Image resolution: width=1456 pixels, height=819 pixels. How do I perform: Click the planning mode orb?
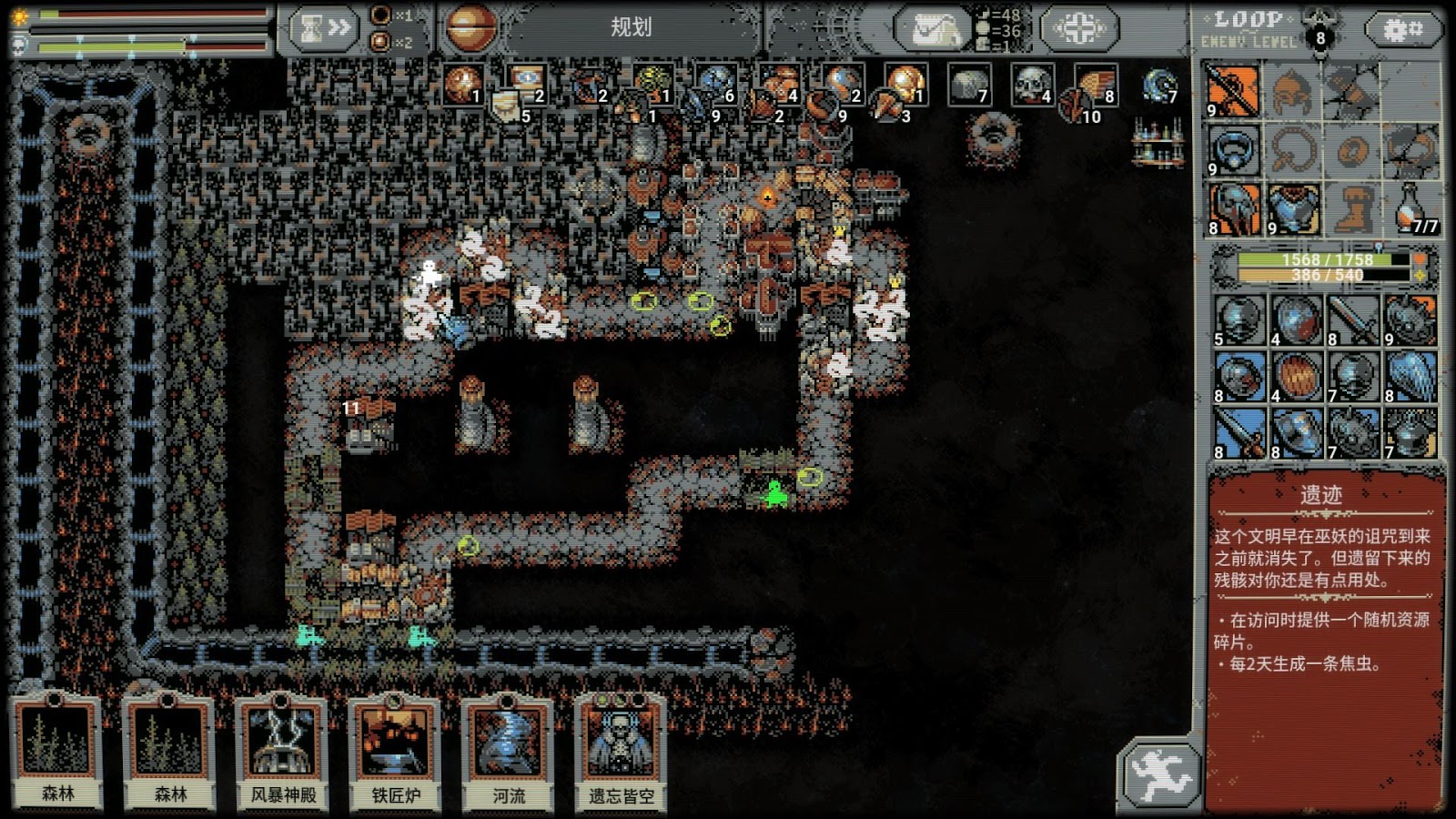click(x=470, y=27)
